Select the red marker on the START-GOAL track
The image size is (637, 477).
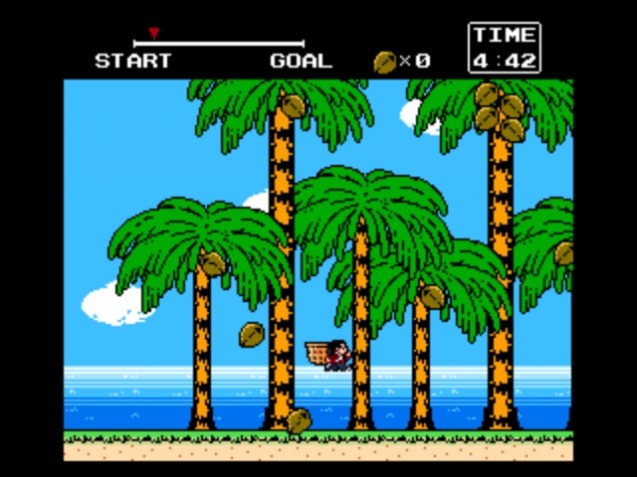tap(153, 34)
